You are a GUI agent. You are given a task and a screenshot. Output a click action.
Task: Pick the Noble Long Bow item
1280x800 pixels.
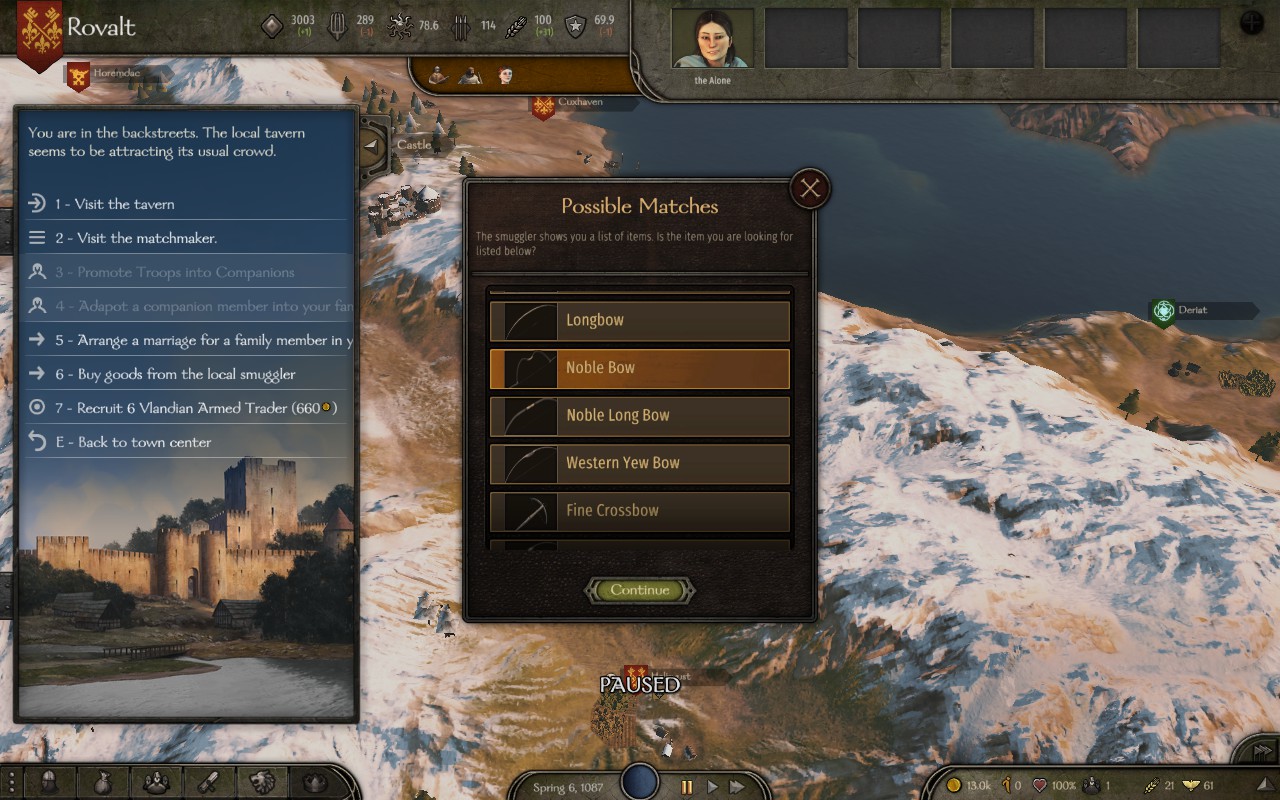pos(640,416)
